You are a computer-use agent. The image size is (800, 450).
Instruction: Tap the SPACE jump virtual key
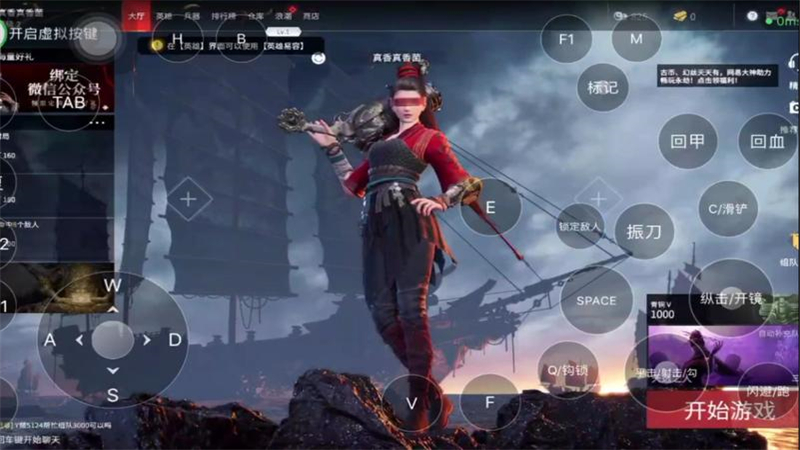click(x=596, y=300)
